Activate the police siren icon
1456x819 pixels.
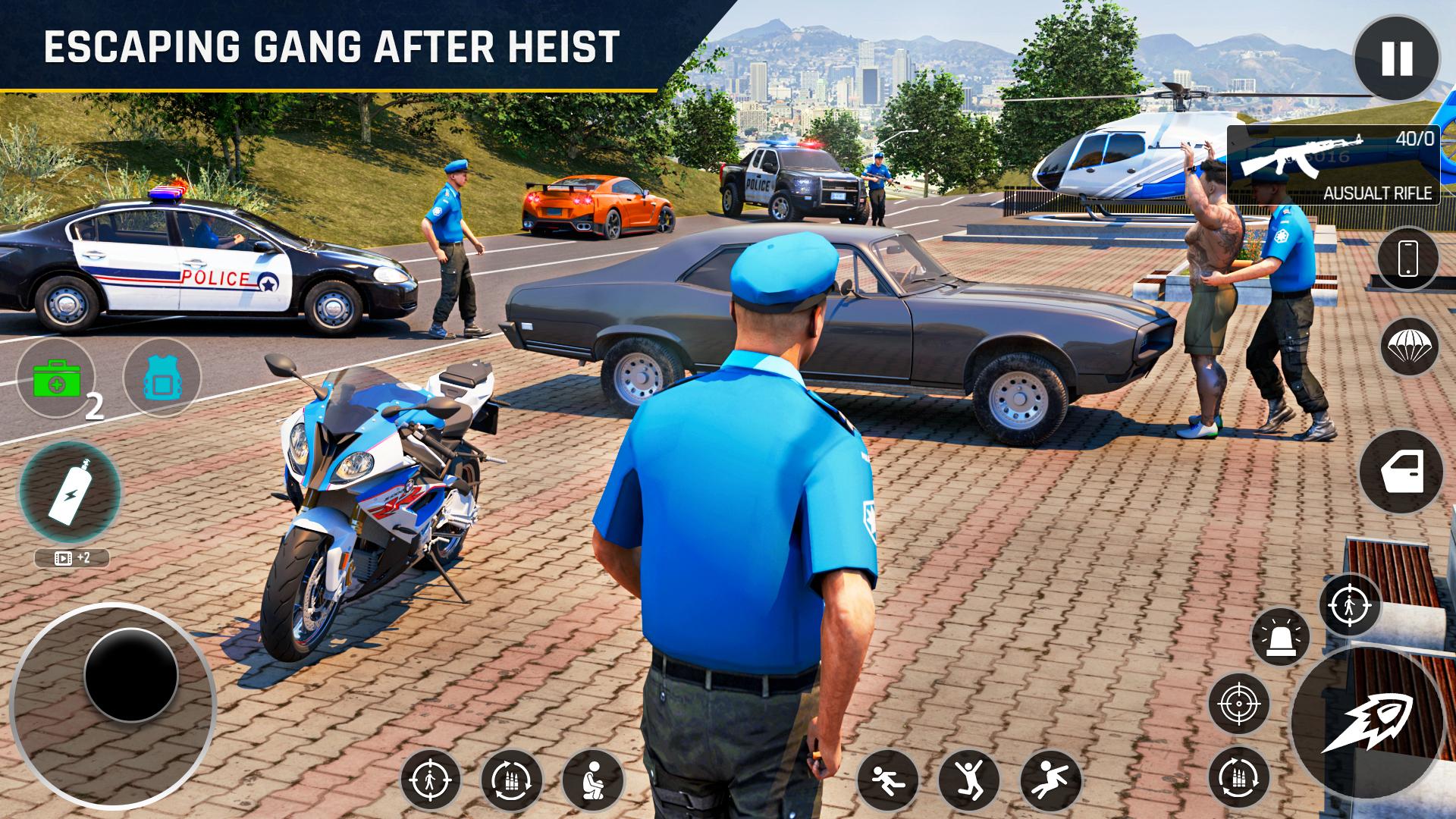[1280, 638]
